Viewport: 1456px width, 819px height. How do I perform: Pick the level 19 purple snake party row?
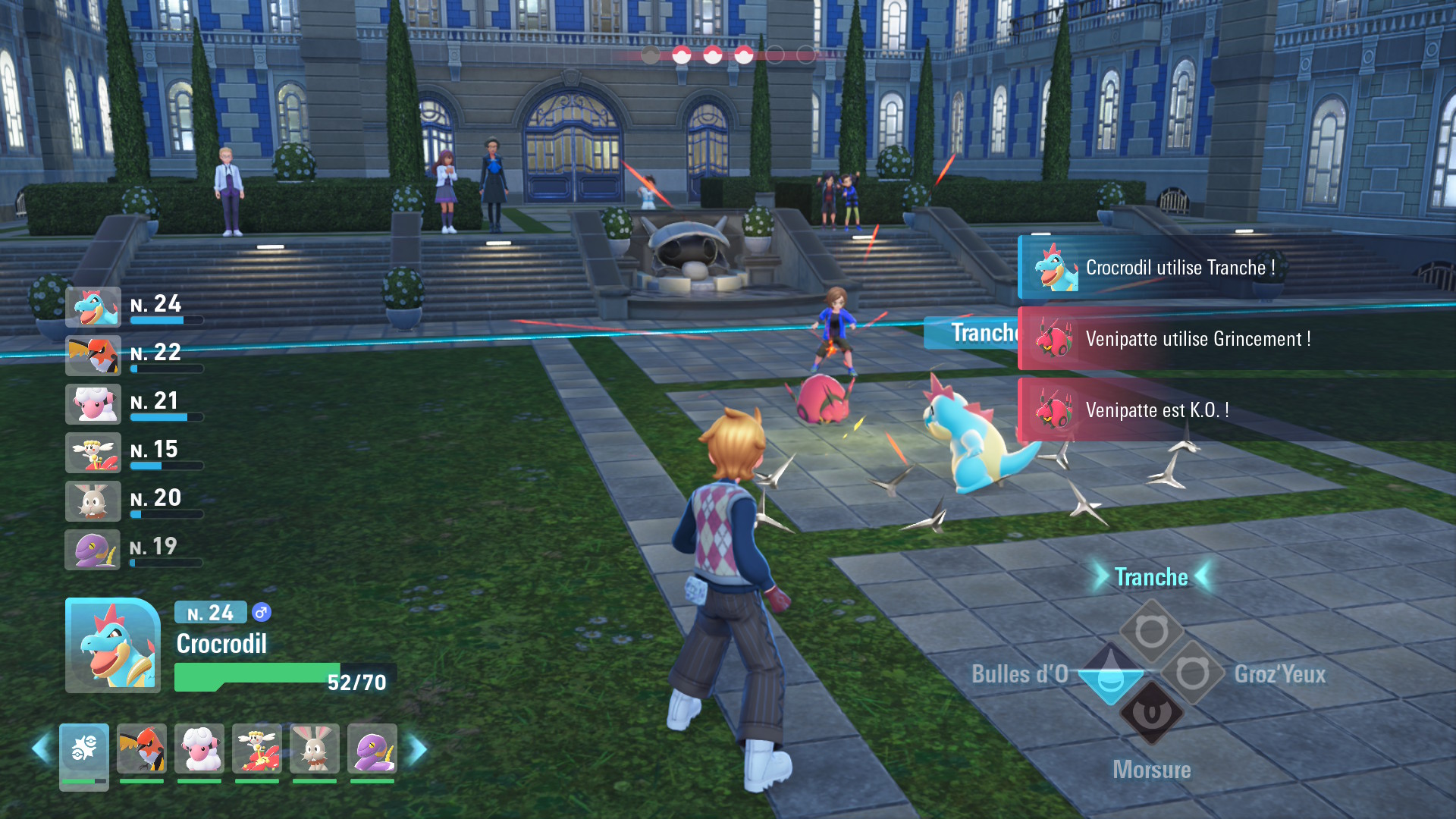(x=94, y=550)
